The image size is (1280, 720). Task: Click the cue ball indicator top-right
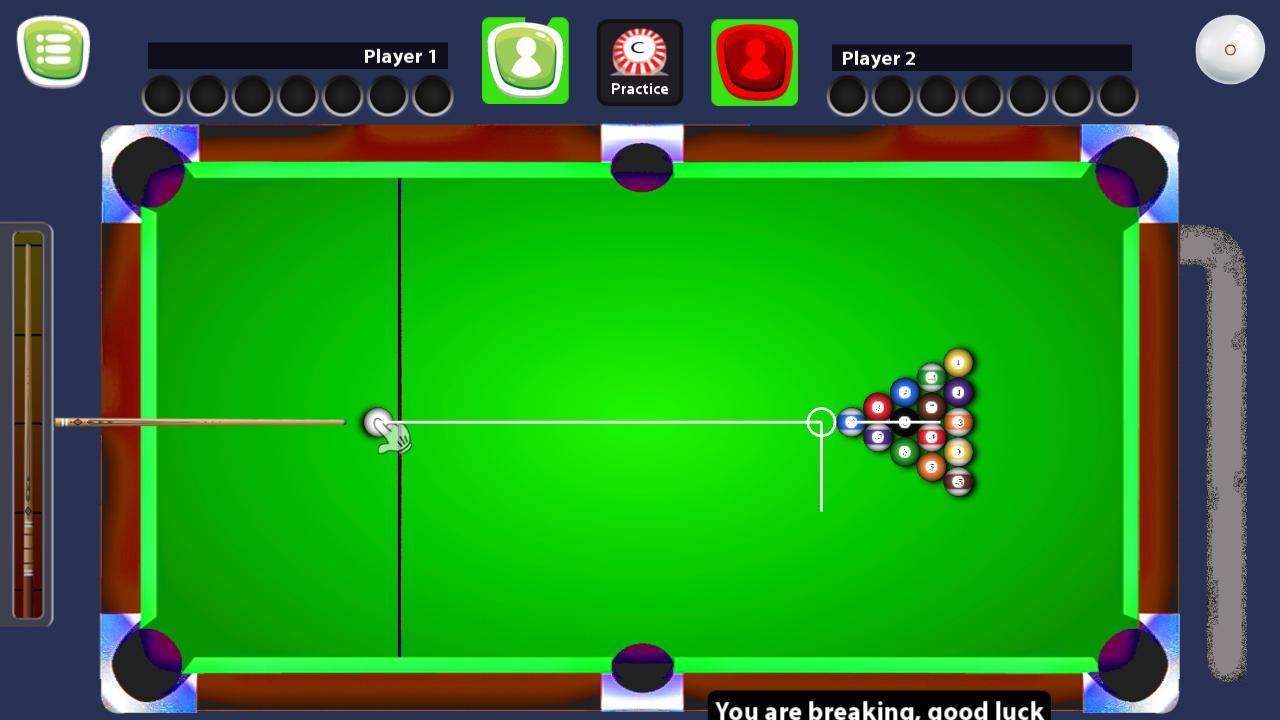coord(1230,48)
